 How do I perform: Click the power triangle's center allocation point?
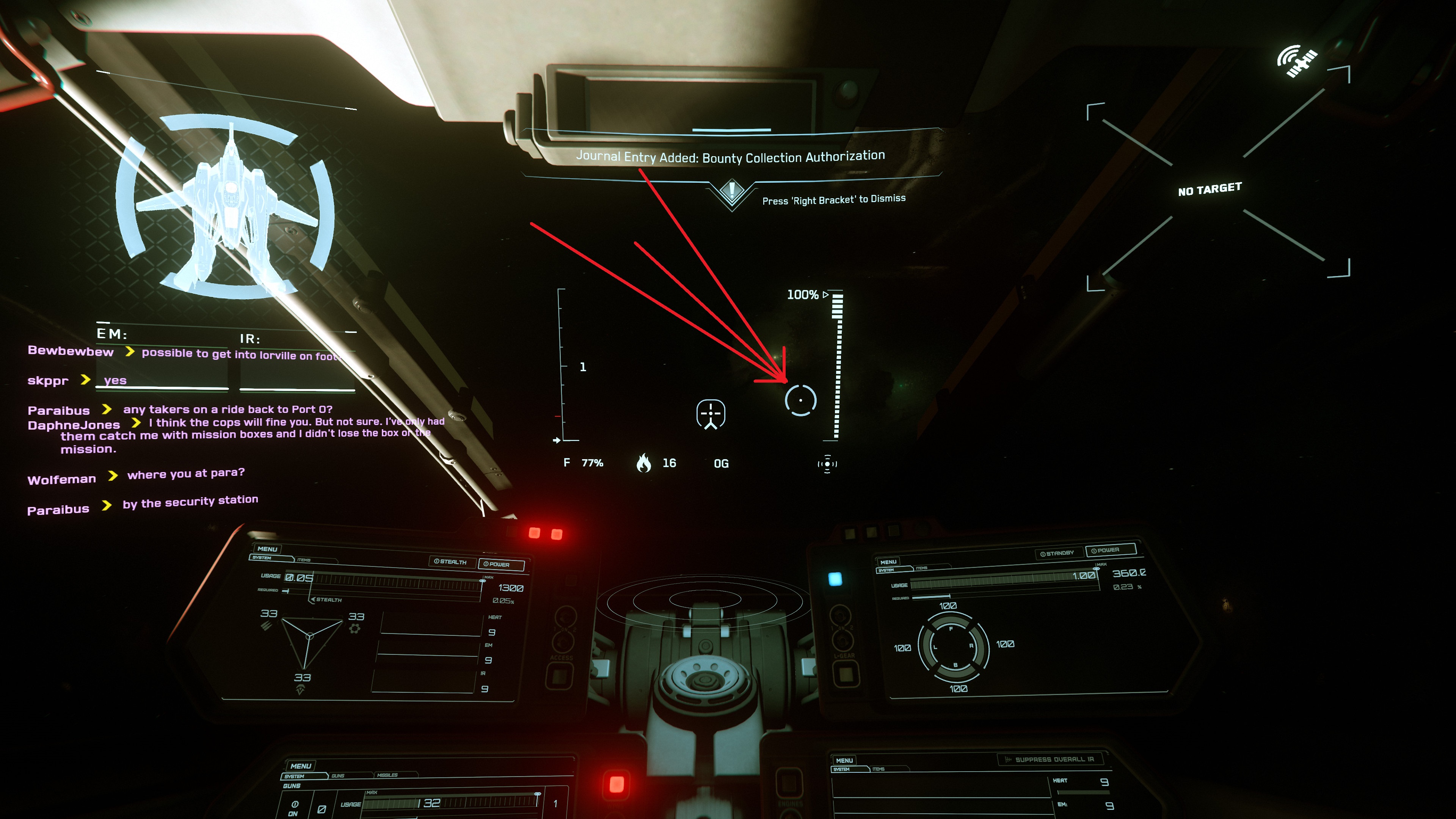309,637
